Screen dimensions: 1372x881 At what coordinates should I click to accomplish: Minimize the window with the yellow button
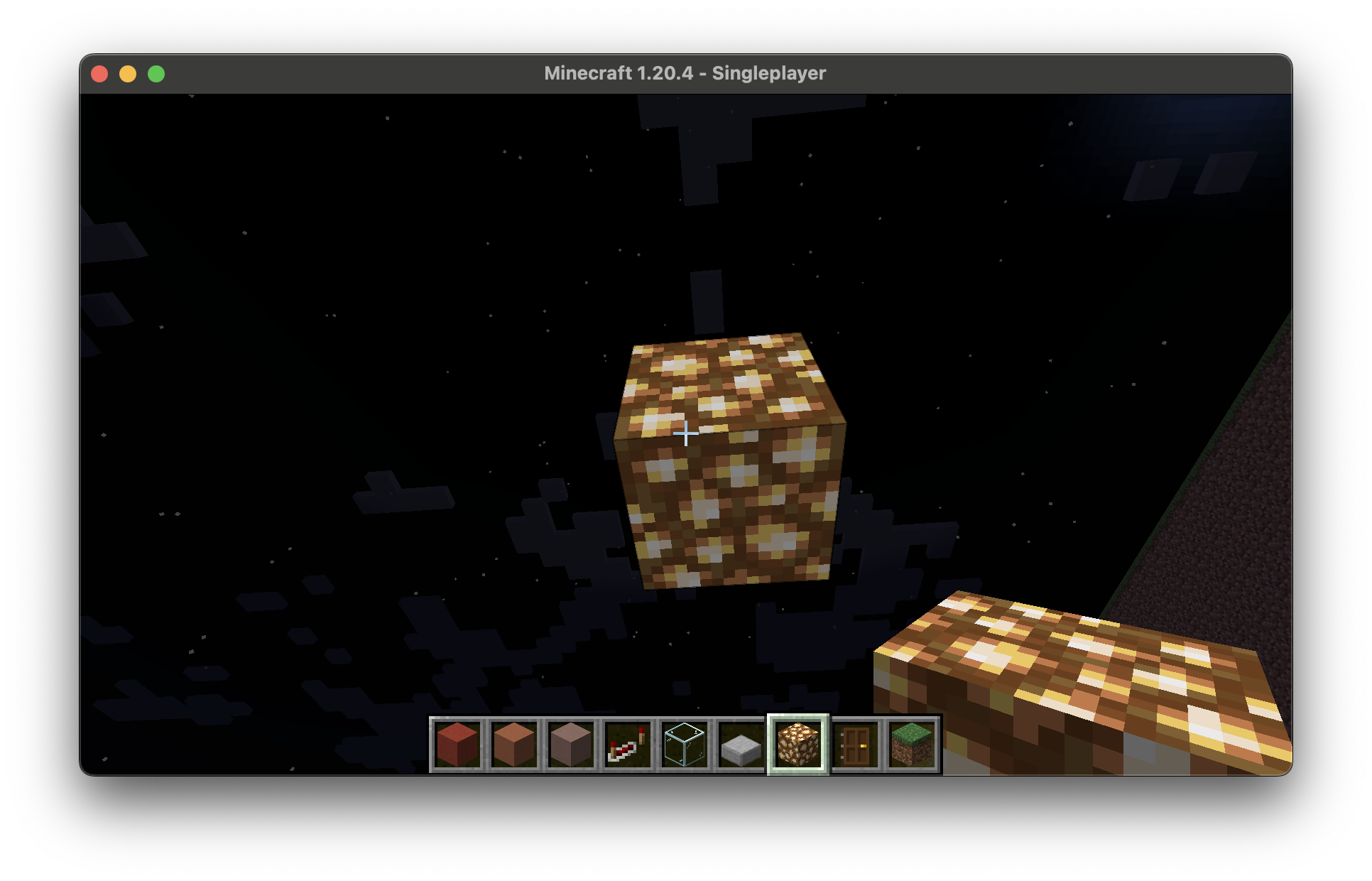128,74
